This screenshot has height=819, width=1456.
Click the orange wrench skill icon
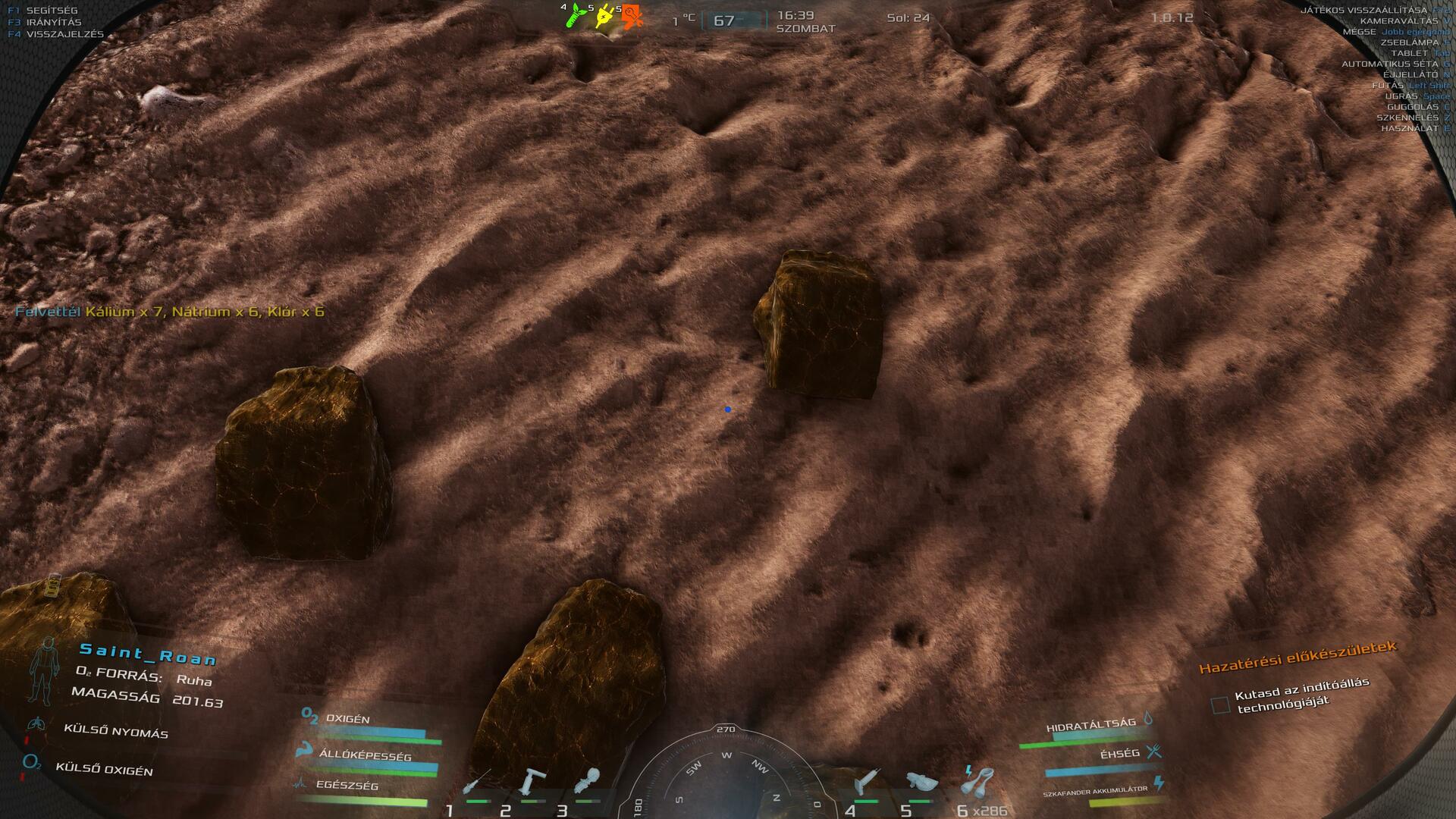(x=632, y=15)
